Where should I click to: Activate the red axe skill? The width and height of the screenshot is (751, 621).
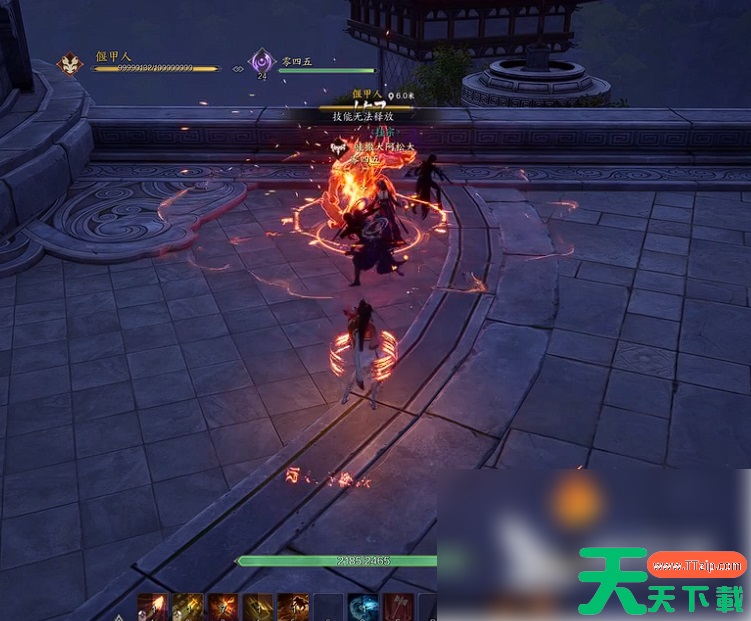tap(397, 607)
